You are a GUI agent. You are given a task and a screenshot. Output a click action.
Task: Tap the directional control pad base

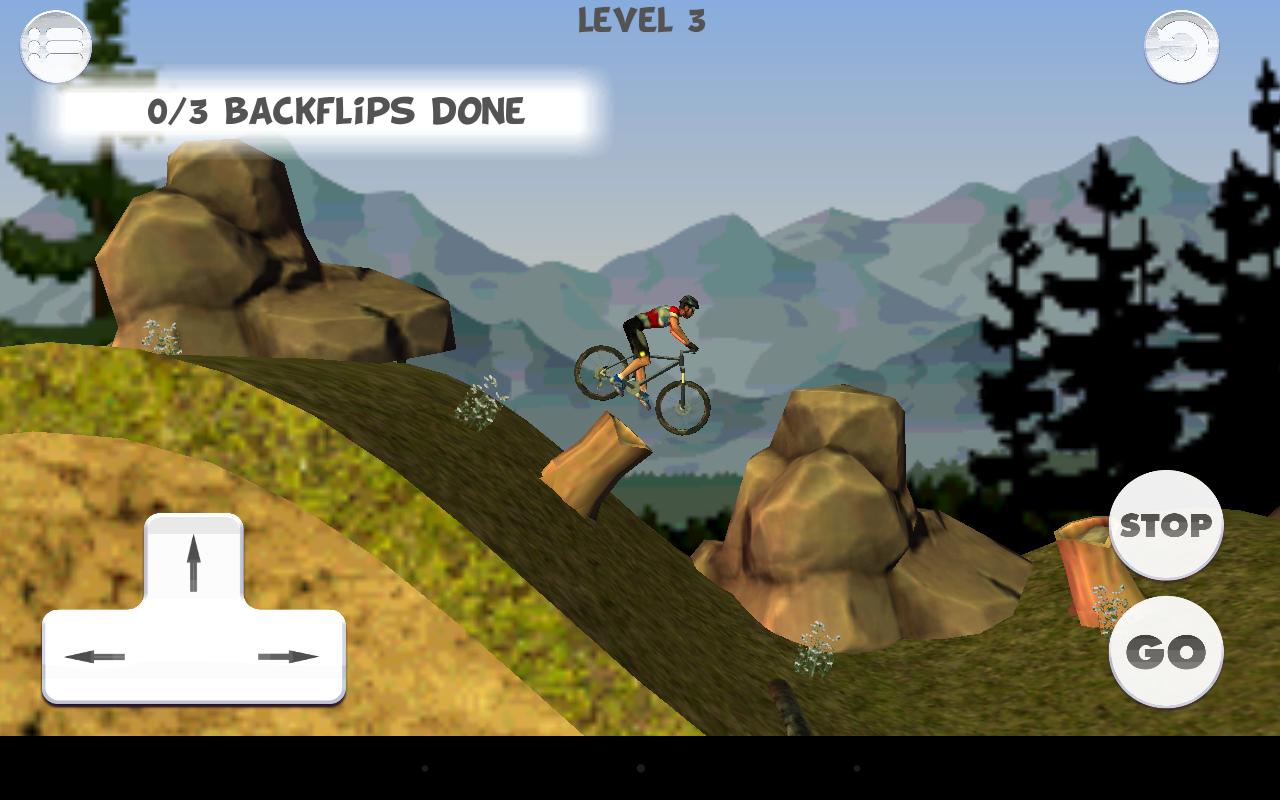(x=193, y=655)
